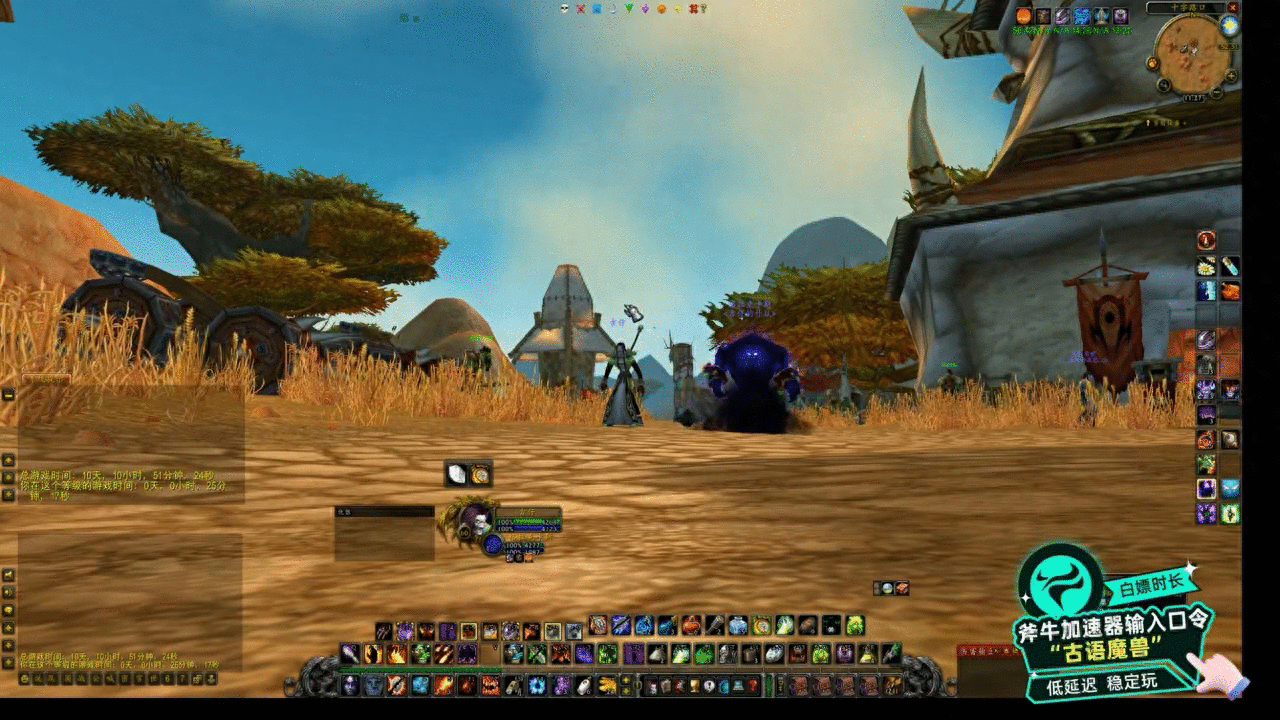Activate the daisy flower icon on side bar

[x=1206, y=266]
